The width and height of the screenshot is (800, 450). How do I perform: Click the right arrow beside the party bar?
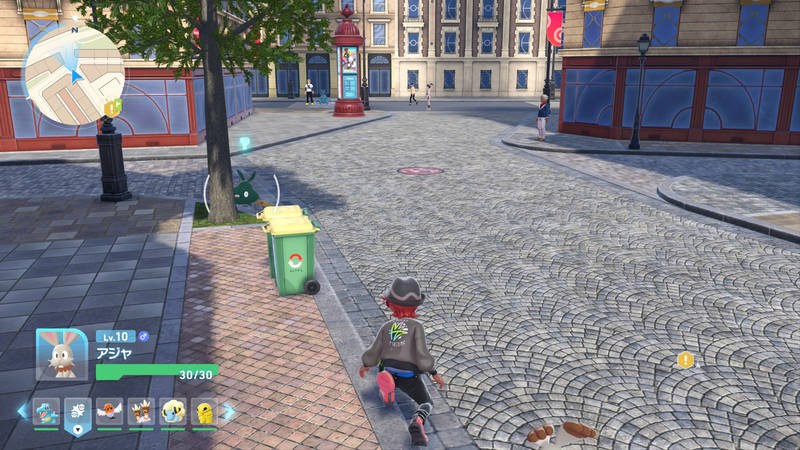(229, 411)
